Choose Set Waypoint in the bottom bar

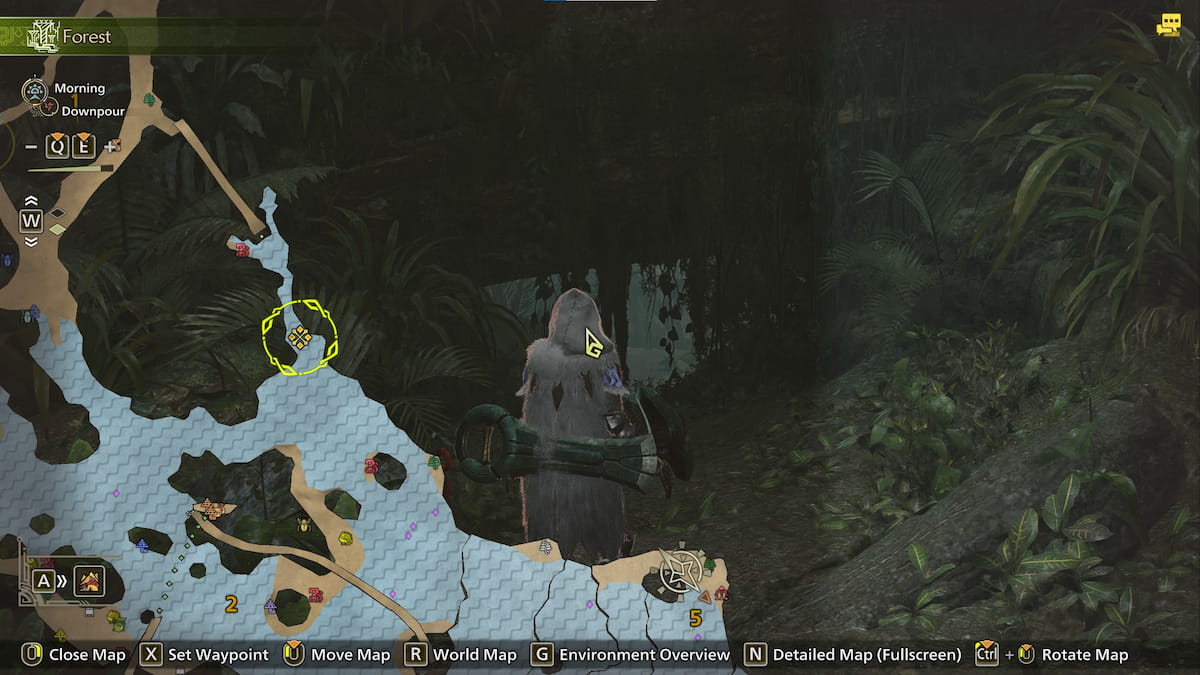pyautogui.click(x=205, y=655)
